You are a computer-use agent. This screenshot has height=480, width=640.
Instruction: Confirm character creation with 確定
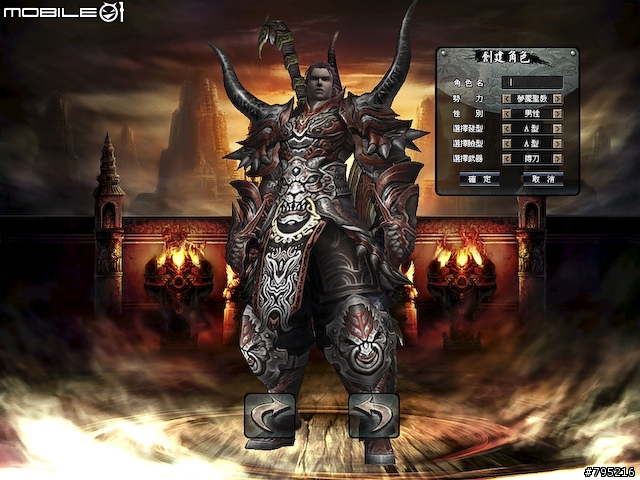click(479, 178)
